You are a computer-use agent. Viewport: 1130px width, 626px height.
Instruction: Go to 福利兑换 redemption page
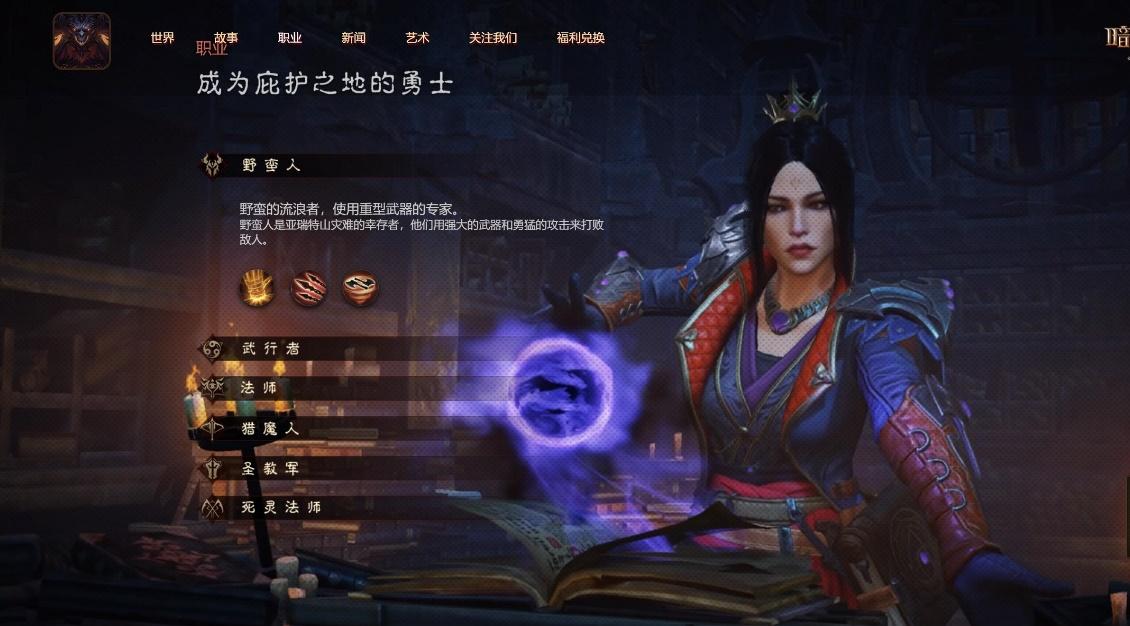pos(581,38)
